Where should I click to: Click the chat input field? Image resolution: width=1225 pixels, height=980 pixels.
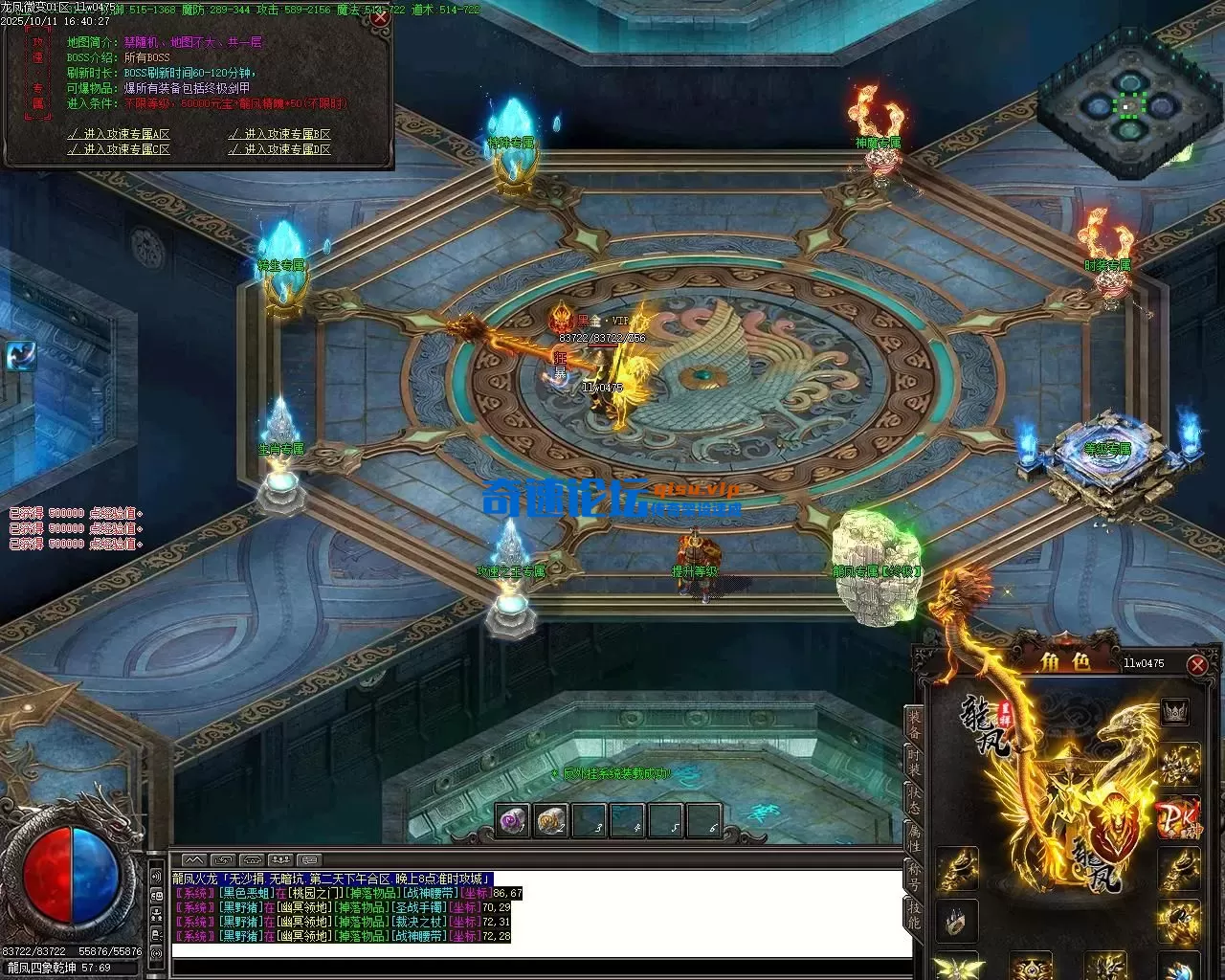click(x=541, y=948)
